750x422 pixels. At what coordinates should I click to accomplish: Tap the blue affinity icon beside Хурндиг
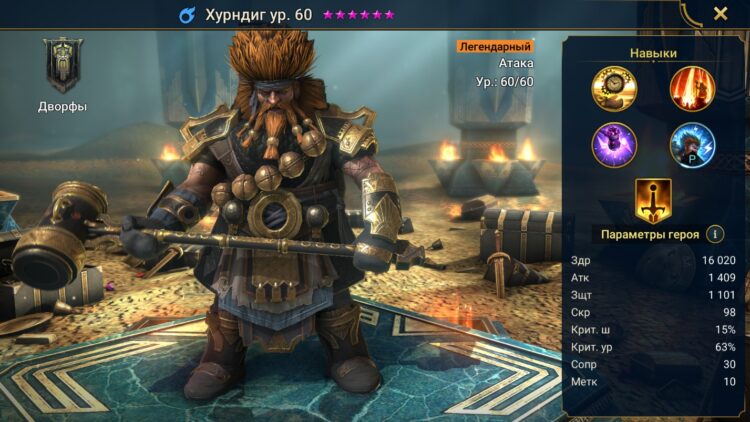[187, 15]
